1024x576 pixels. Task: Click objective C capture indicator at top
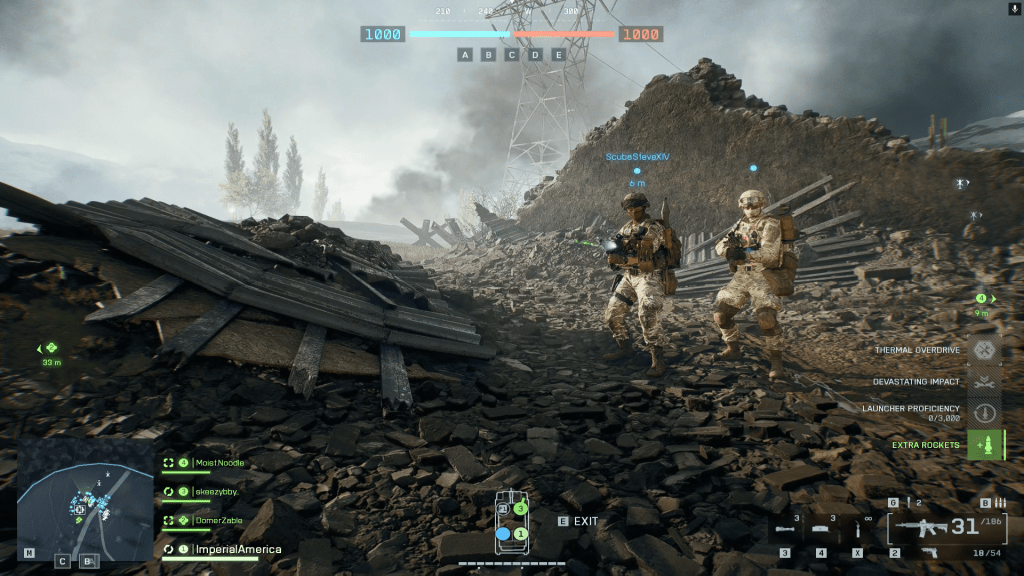[x=511, y=55]
